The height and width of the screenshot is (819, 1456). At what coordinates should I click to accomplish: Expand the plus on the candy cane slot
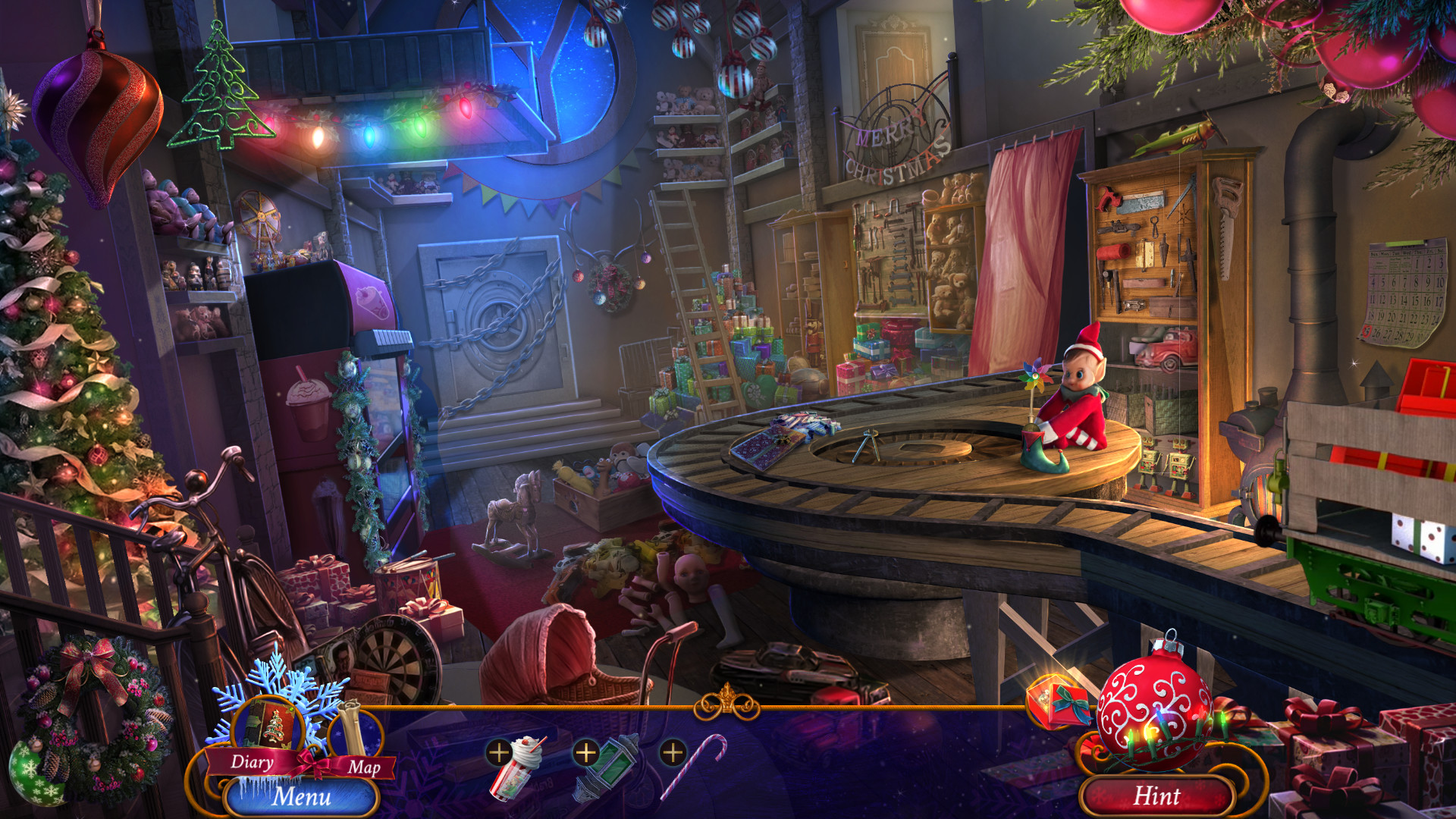(672, 754)
